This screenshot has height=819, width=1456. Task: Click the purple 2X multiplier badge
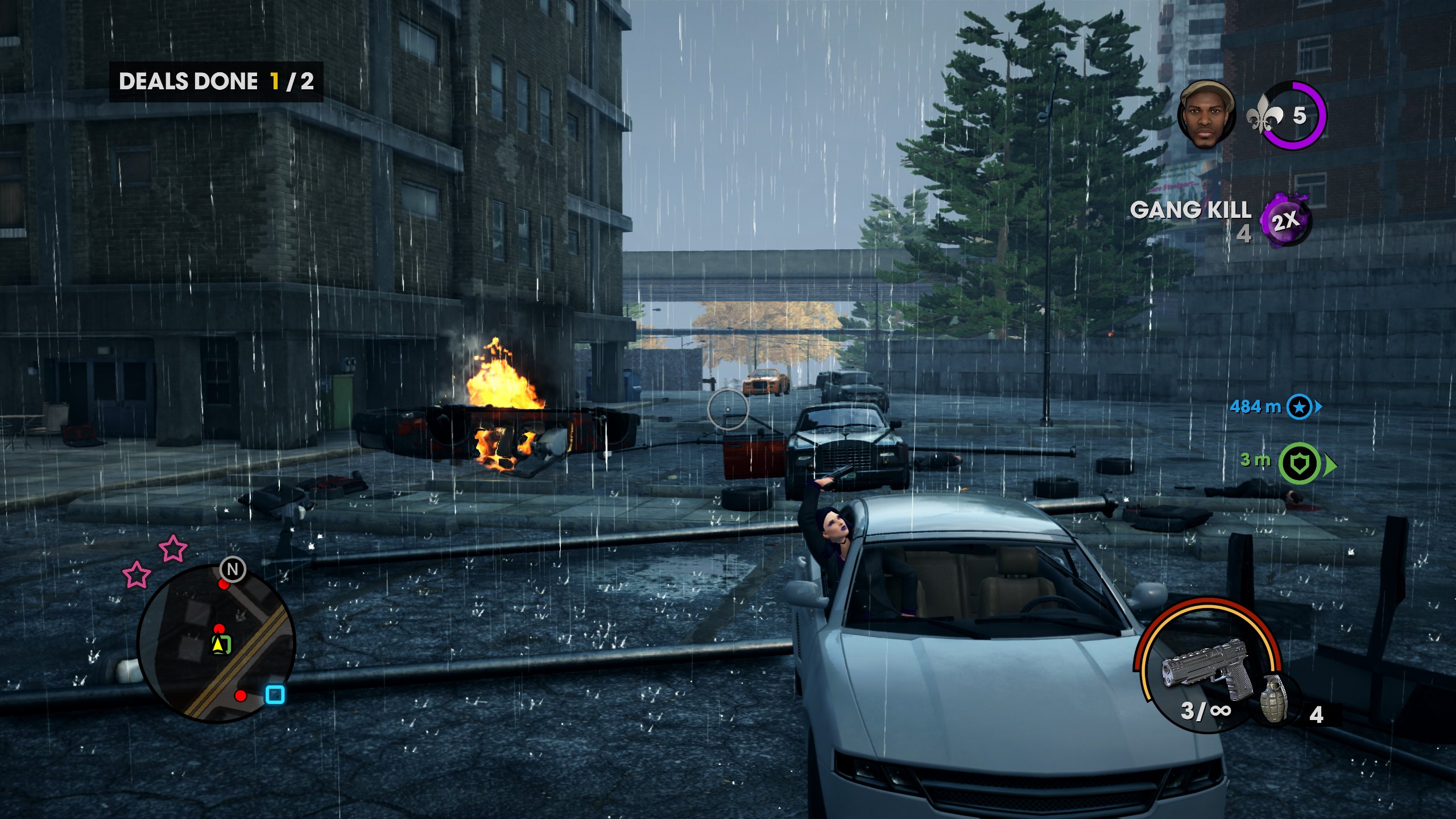tap(1285, 220)
